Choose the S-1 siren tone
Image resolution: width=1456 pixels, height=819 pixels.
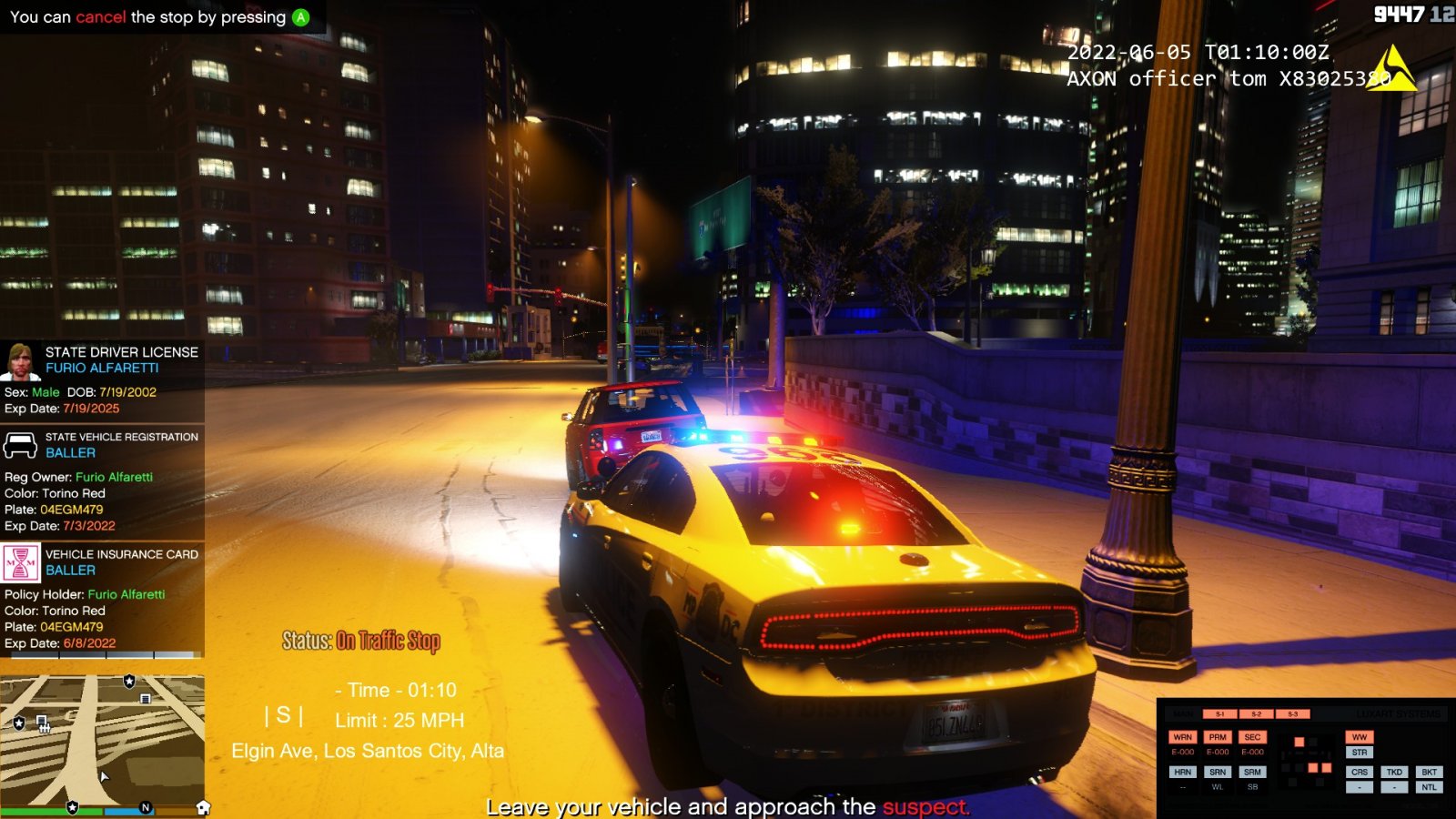(x=1220, y=714)
